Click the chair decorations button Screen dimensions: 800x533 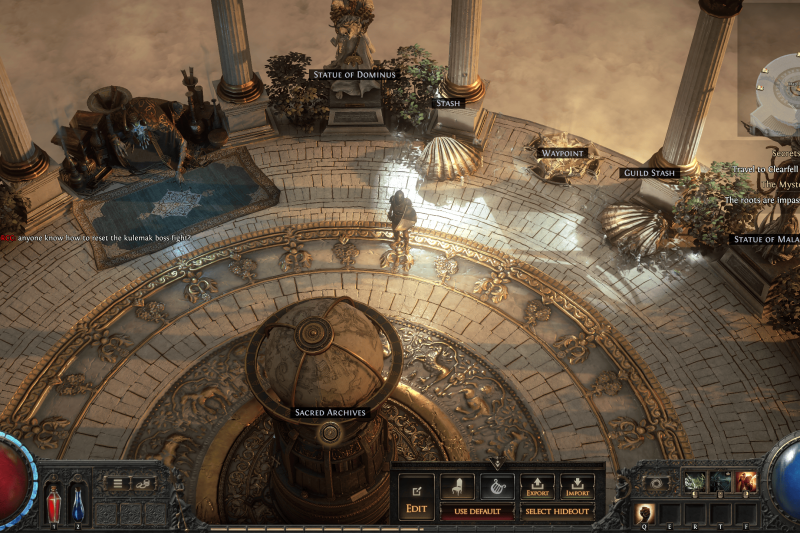457,487
